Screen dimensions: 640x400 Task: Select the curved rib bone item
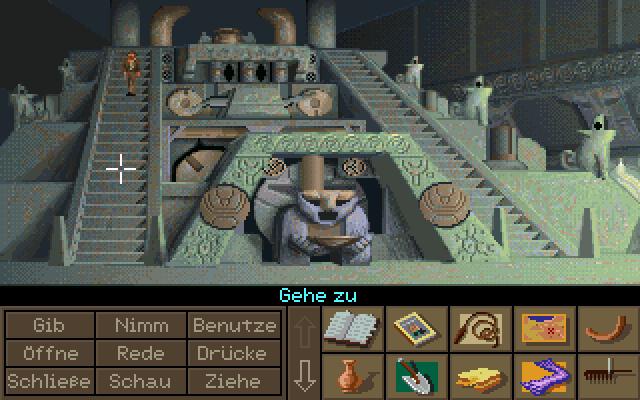click(606, 328)
